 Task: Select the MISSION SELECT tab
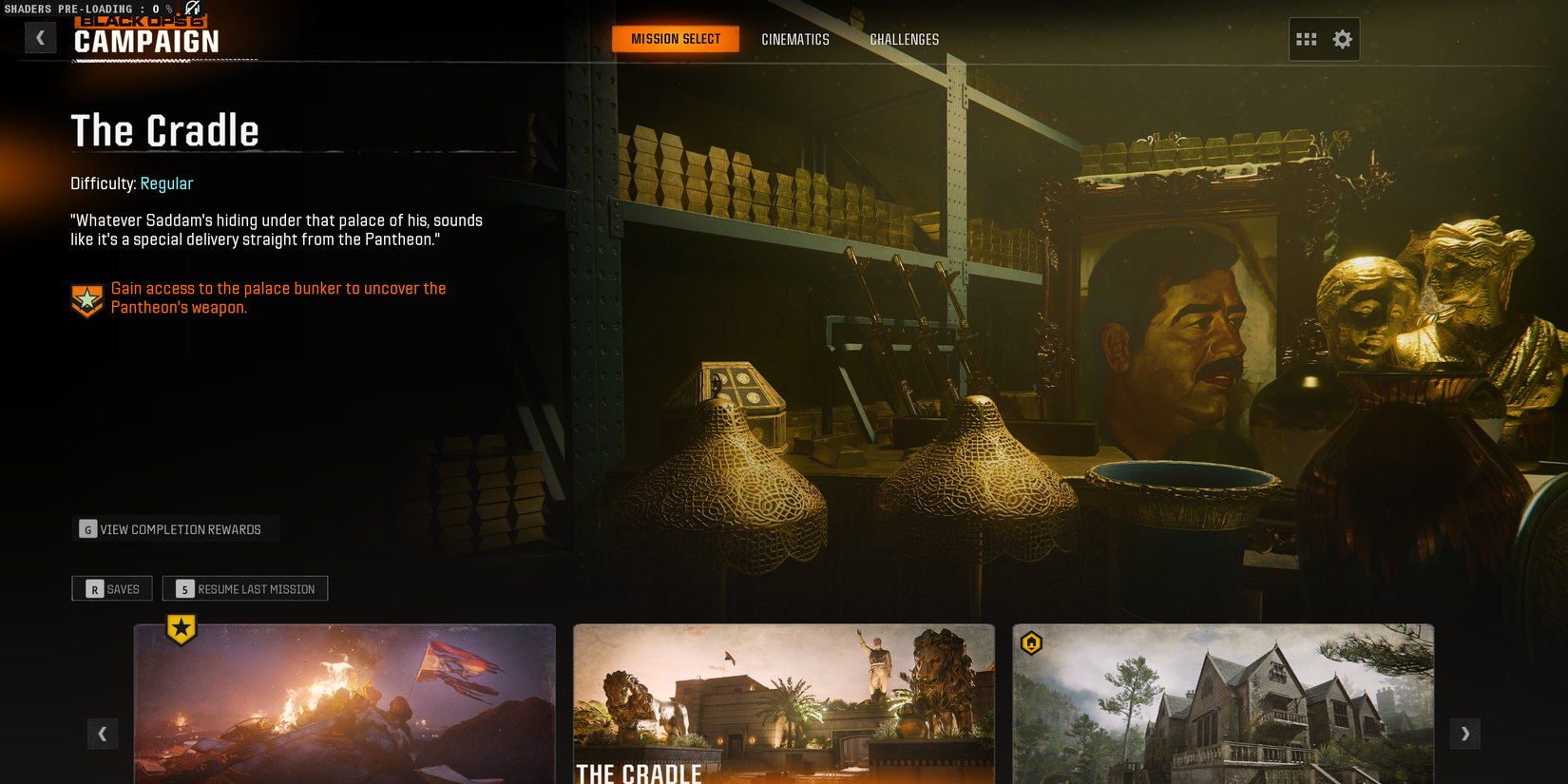[x=676, y=39]
